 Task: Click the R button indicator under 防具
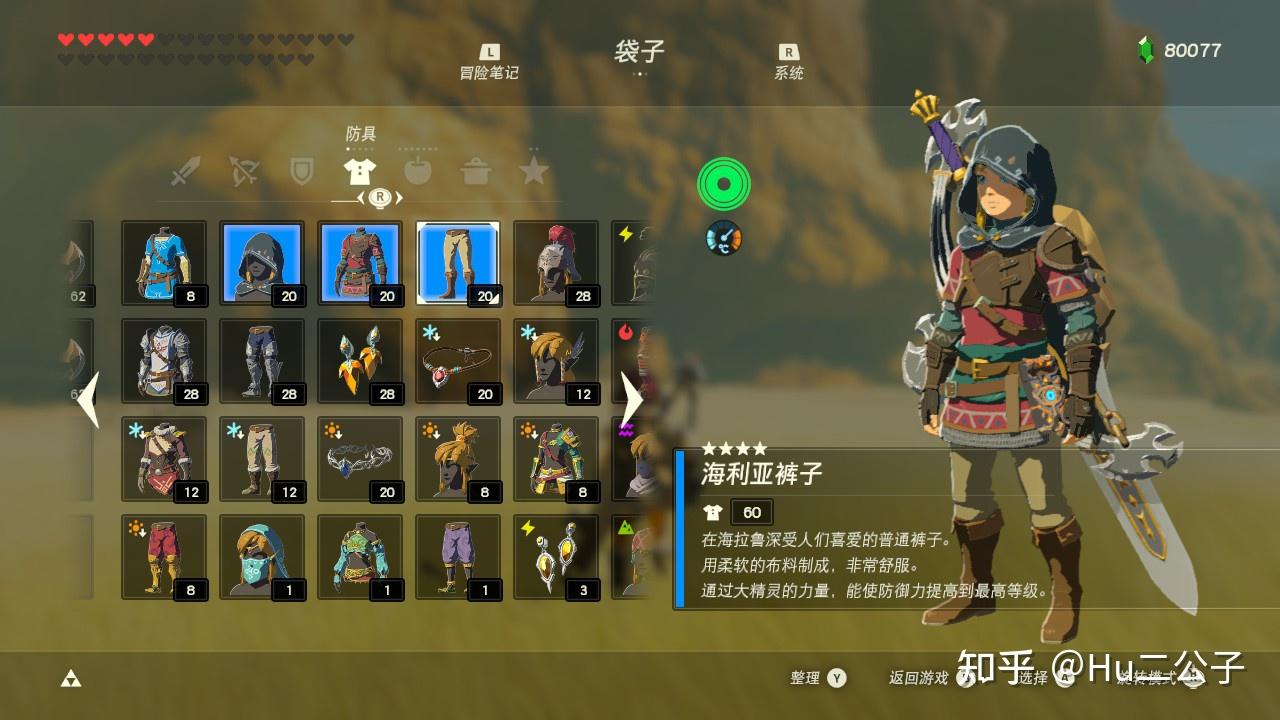pyautogui.click(x=380, y=197)
